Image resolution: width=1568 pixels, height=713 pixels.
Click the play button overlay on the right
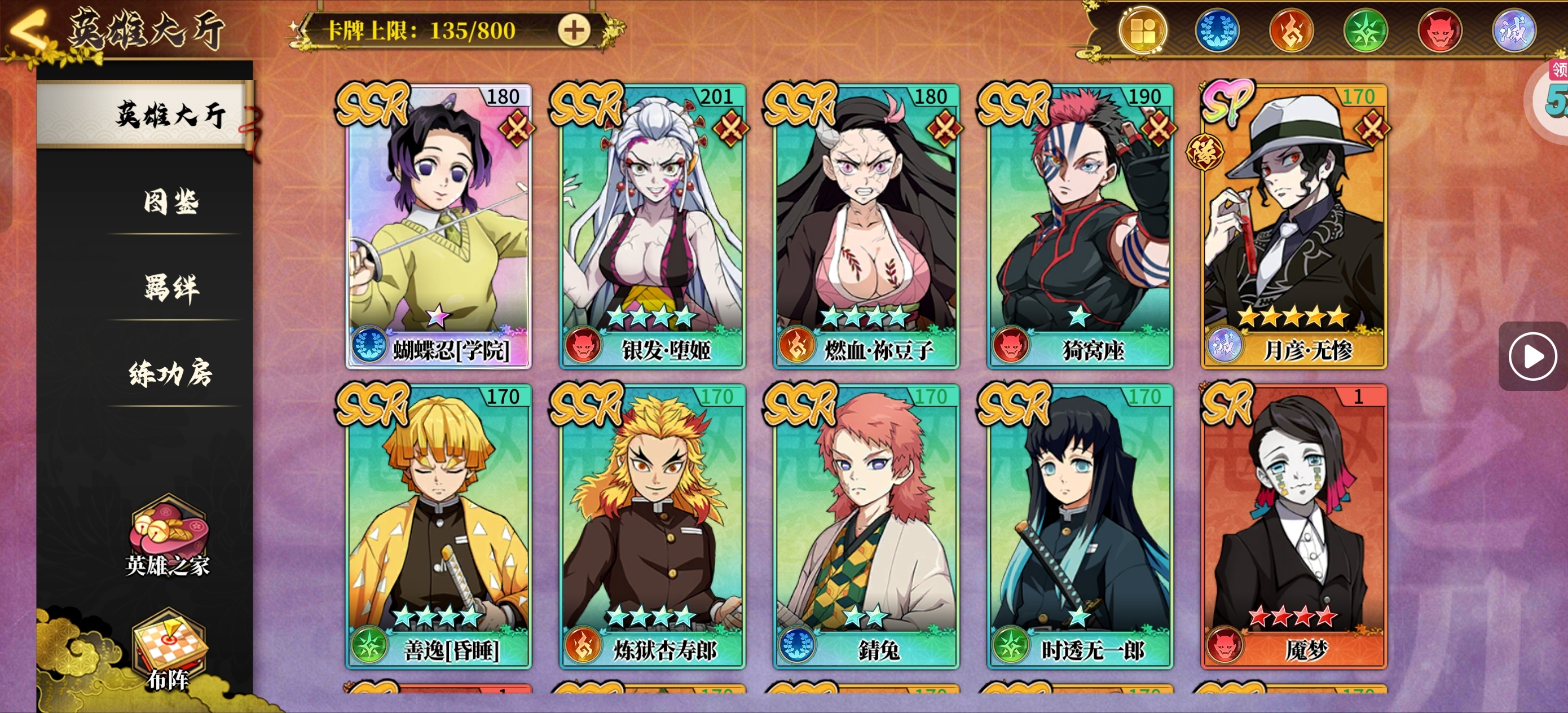(1532, 356)
